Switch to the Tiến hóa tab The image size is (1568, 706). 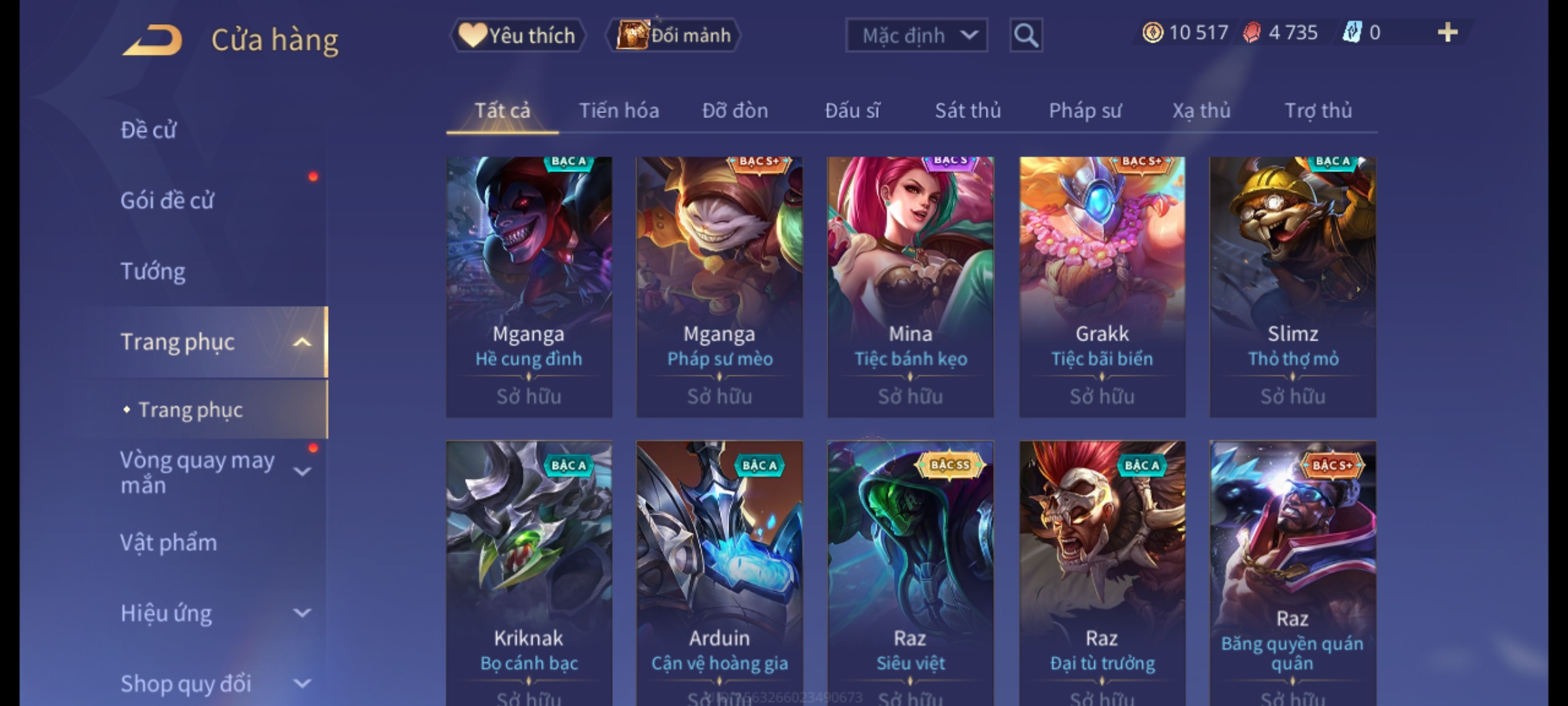tap(619, 110)
